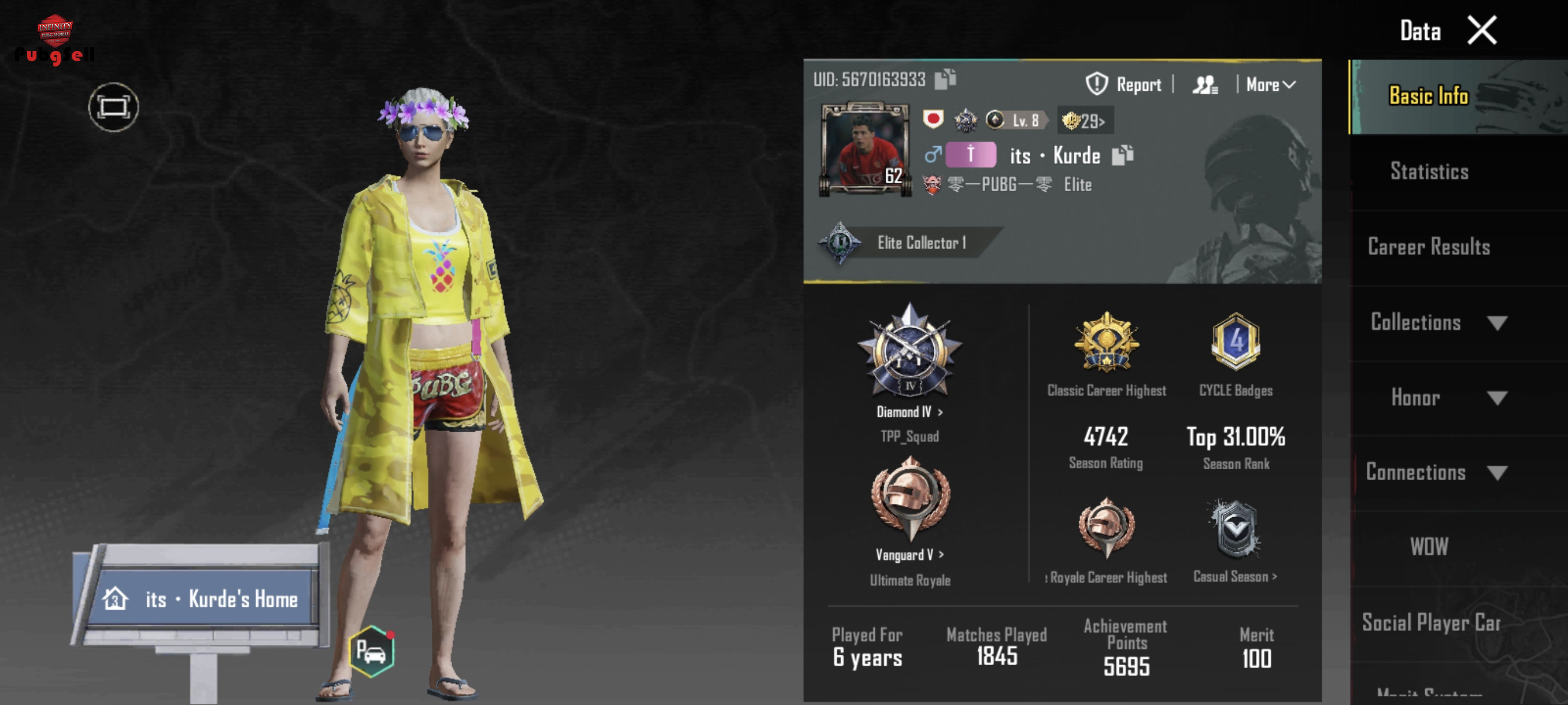Screen dimensions: 1568x705
Task: View Vanguard V Ultimate Royale rank
Action: pyautogui.click(x=909, y=554)
